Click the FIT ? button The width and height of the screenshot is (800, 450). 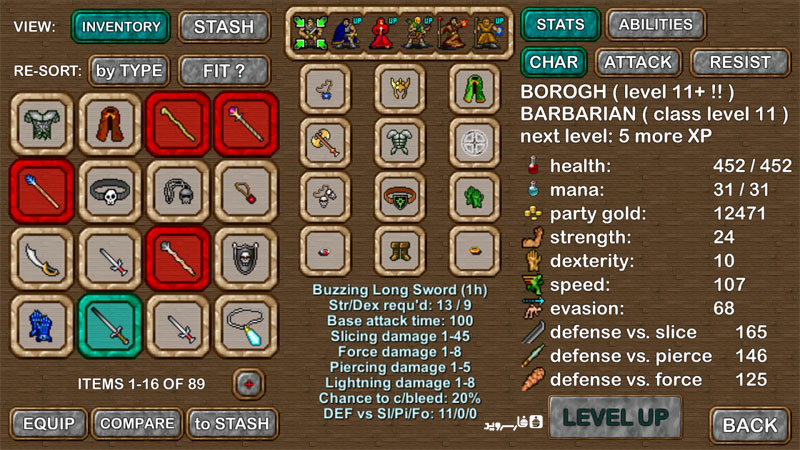click(x=224, y=71)
